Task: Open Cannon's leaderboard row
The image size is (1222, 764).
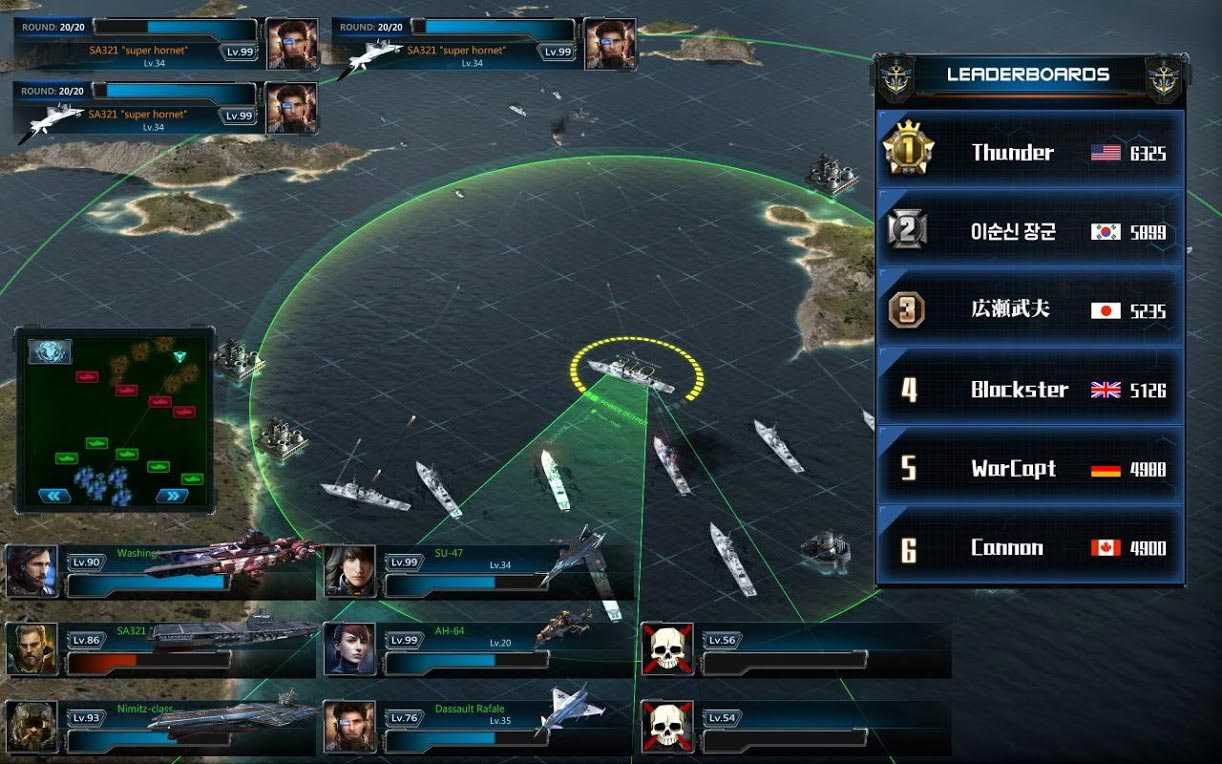Action: coord(1030,547)
